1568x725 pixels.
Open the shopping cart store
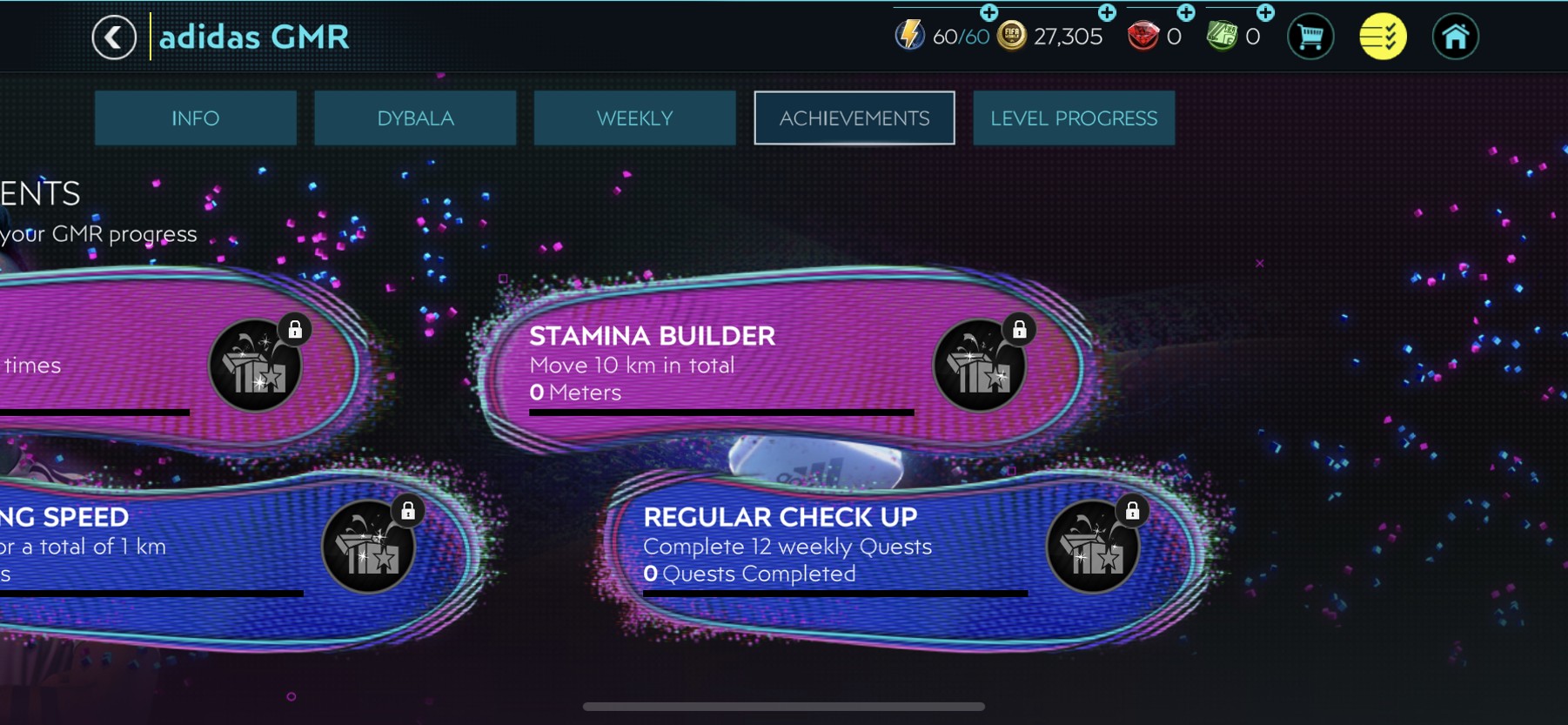1310,37
